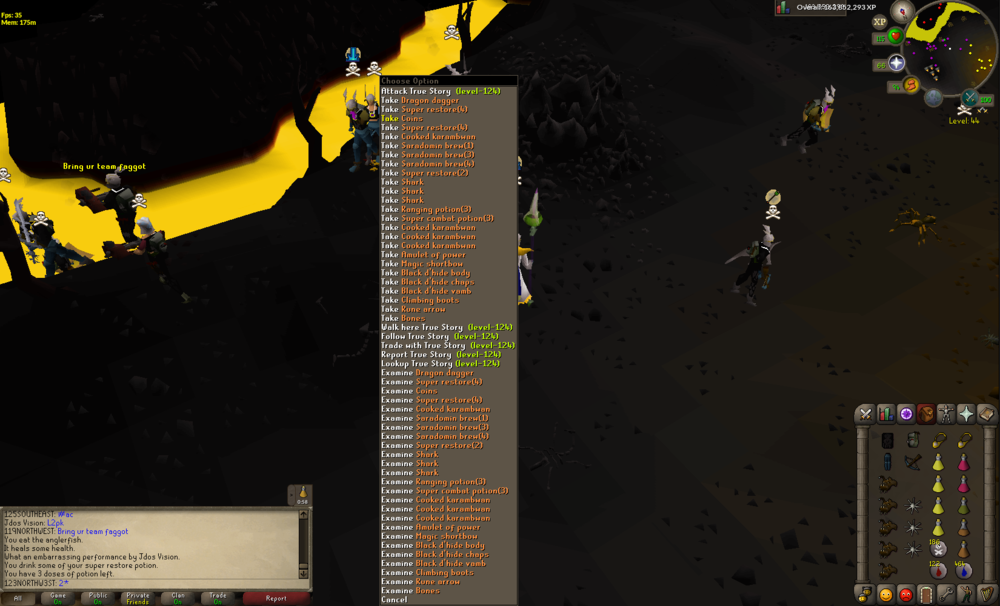Open the red Report button
The width and height of the screenshot is (1000, 606).
pos(275,598)
